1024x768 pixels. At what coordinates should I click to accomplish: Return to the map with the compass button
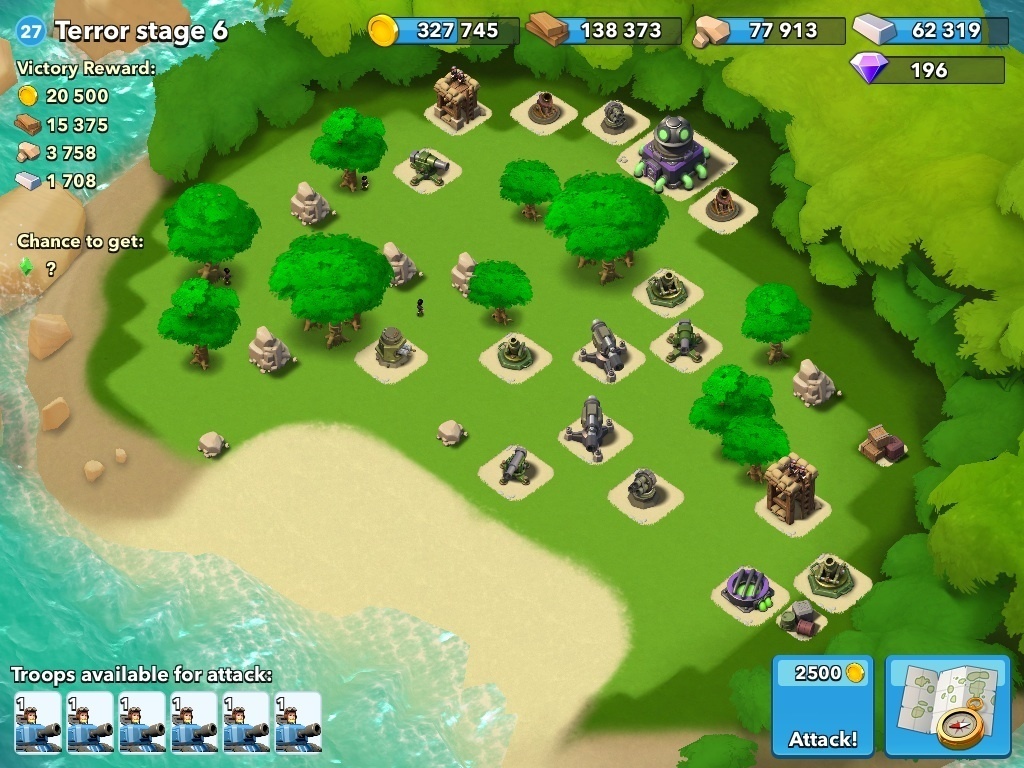coord(947,707)
